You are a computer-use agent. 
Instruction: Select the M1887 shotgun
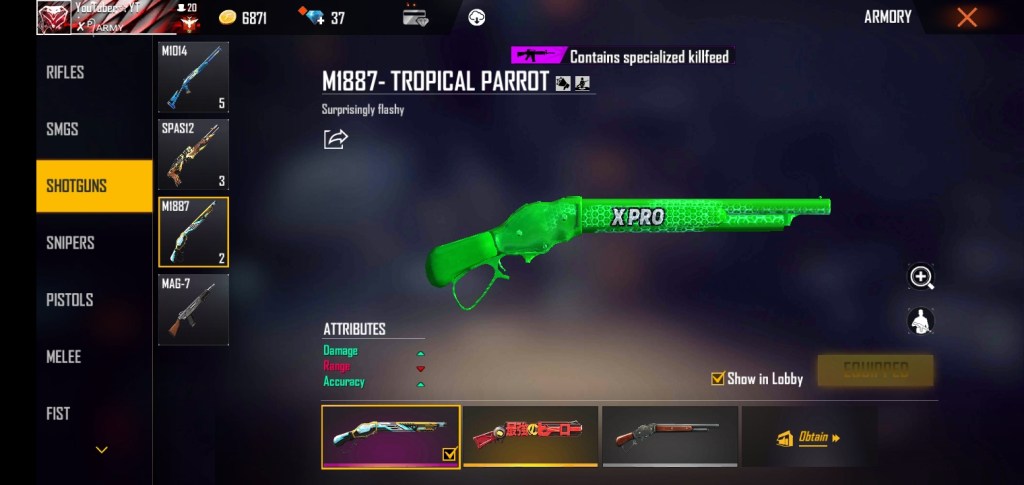[194, 232]
